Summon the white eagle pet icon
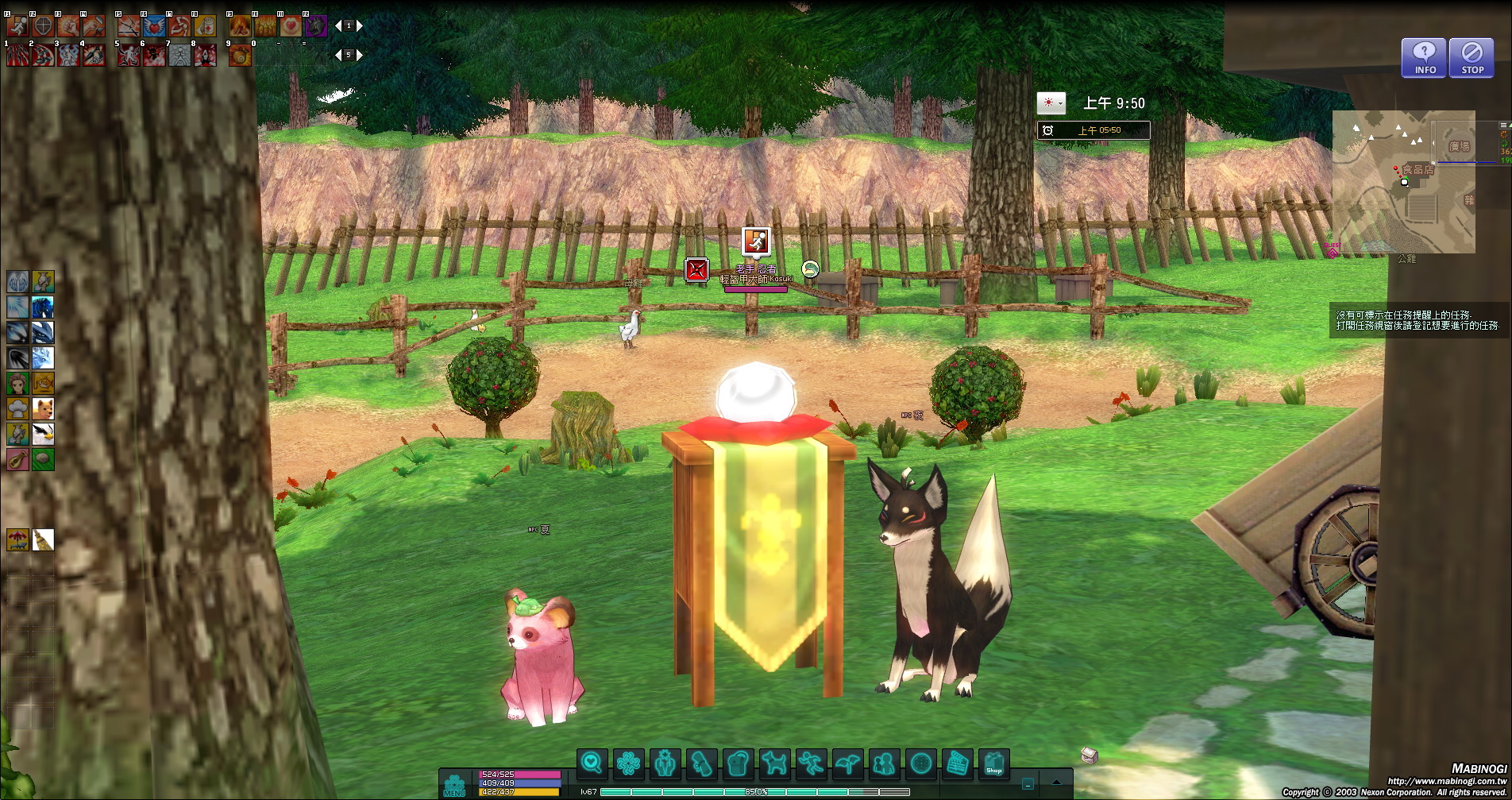 pyautogui.click(x=43, y=434)
